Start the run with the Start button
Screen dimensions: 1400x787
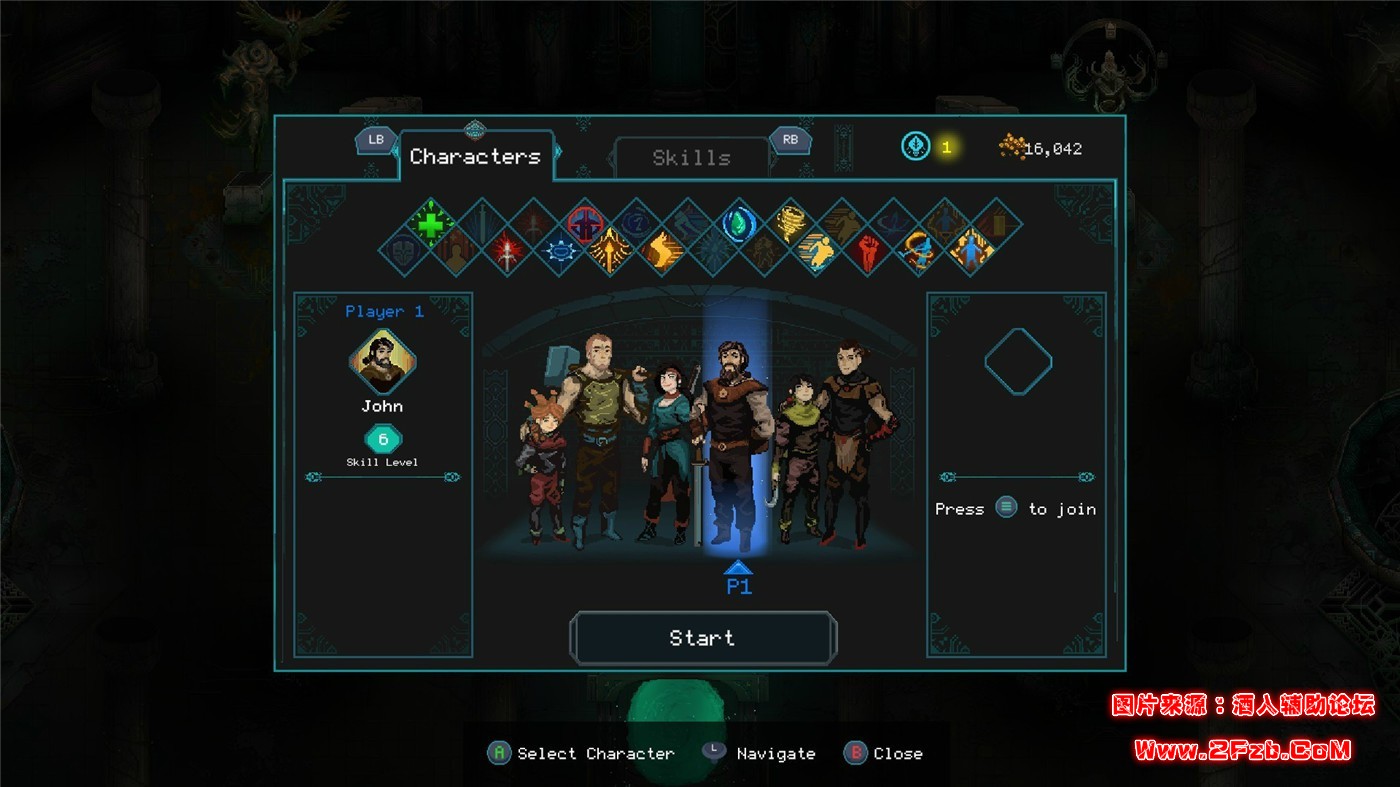click(x=702, y=638)
